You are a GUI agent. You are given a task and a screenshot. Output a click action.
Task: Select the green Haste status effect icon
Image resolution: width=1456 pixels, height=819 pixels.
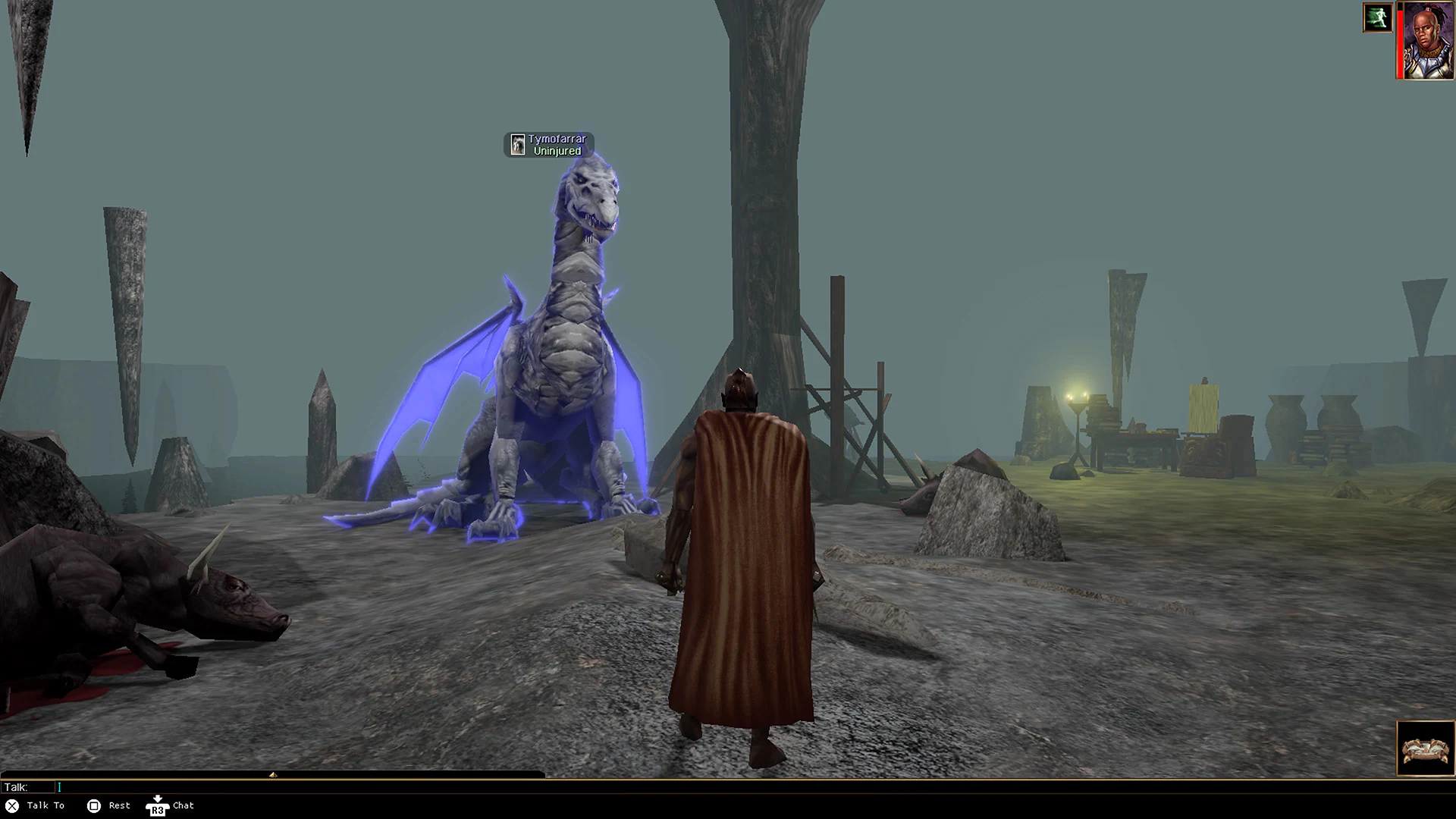pyautogui.click(x=1378, y=17)
